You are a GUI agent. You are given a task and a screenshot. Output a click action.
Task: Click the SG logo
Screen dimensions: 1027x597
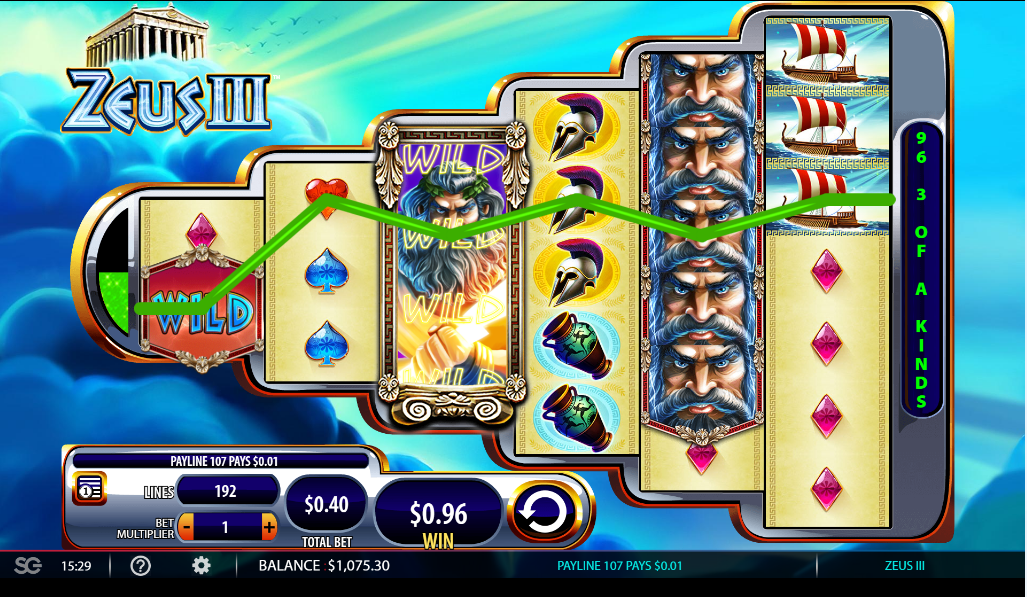click(x=28, y=566)
